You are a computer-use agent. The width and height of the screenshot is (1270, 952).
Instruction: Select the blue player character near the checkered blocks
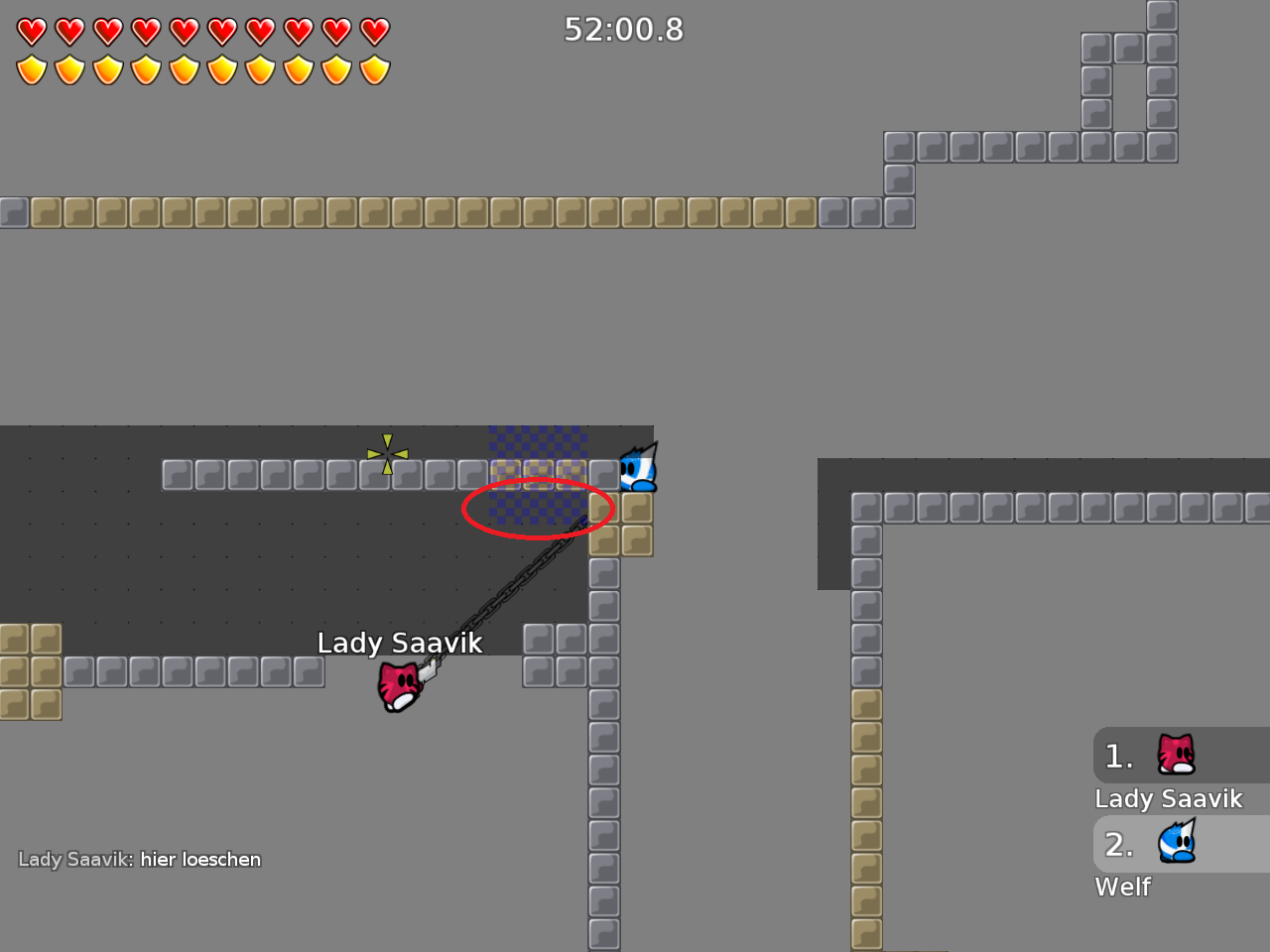point(636,468)
